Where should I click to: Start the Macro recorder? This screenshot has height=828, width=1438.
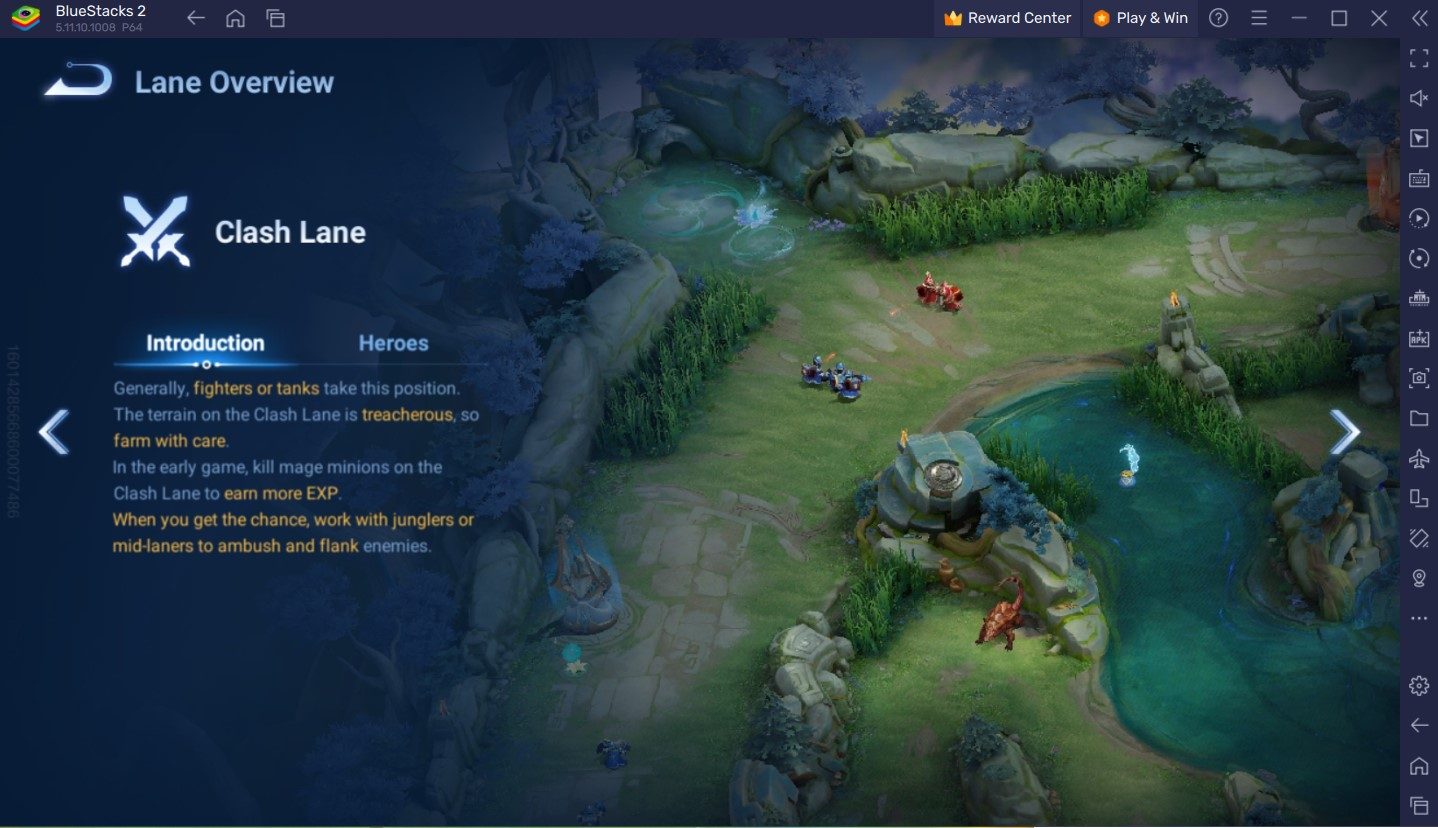point(1418,218)
